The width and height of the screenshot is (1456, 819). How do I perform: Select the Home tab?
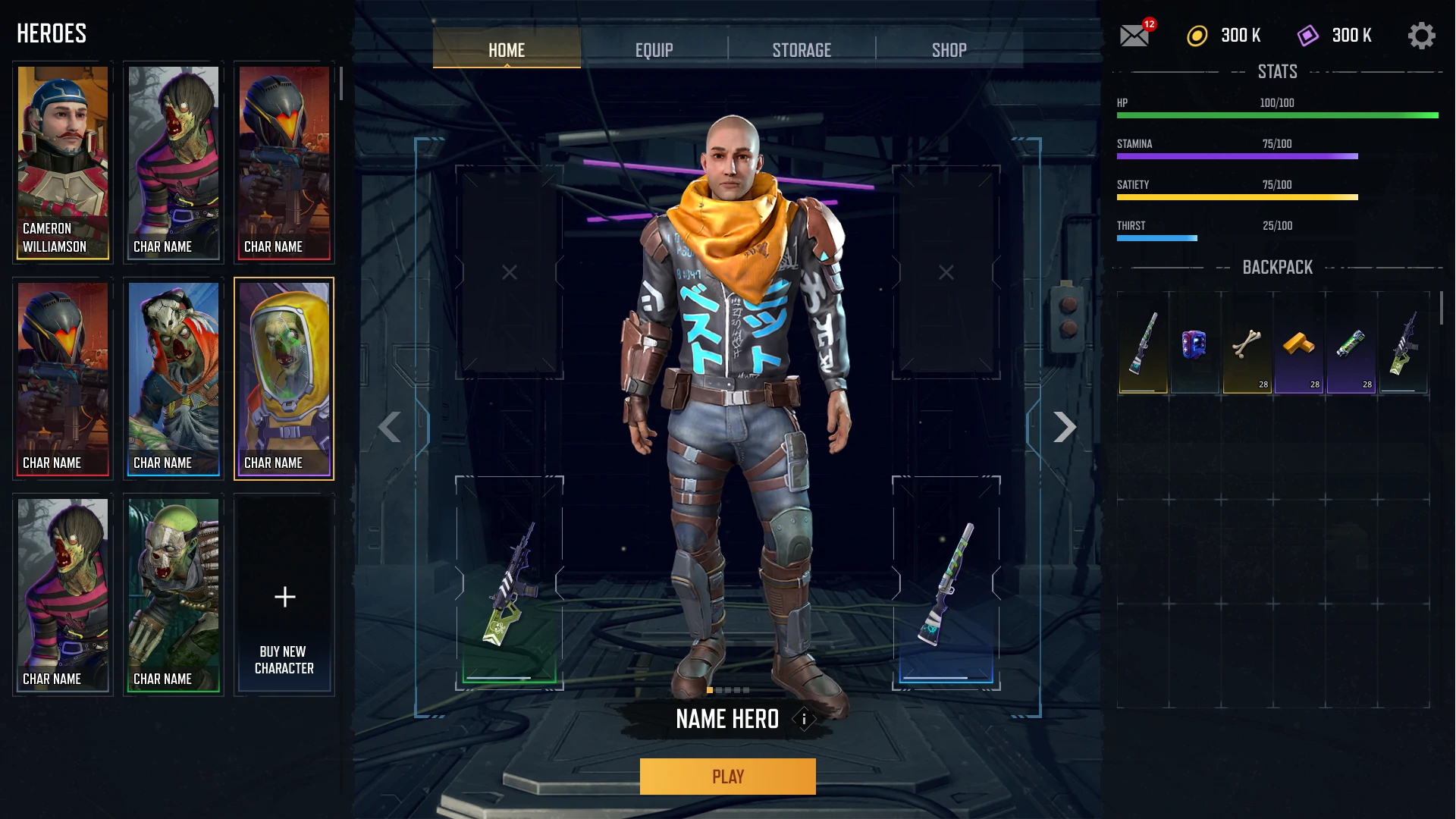[x=507, y=50]
